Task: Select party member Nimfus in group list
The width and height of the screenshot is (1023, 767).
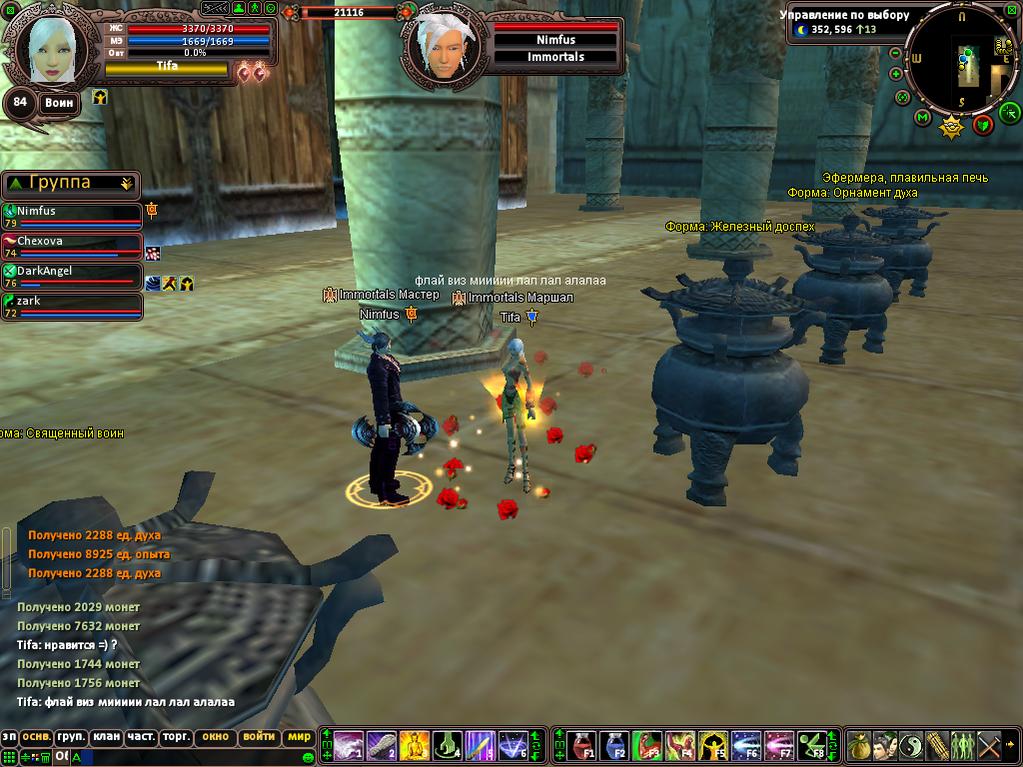Action: click(72, 212)
